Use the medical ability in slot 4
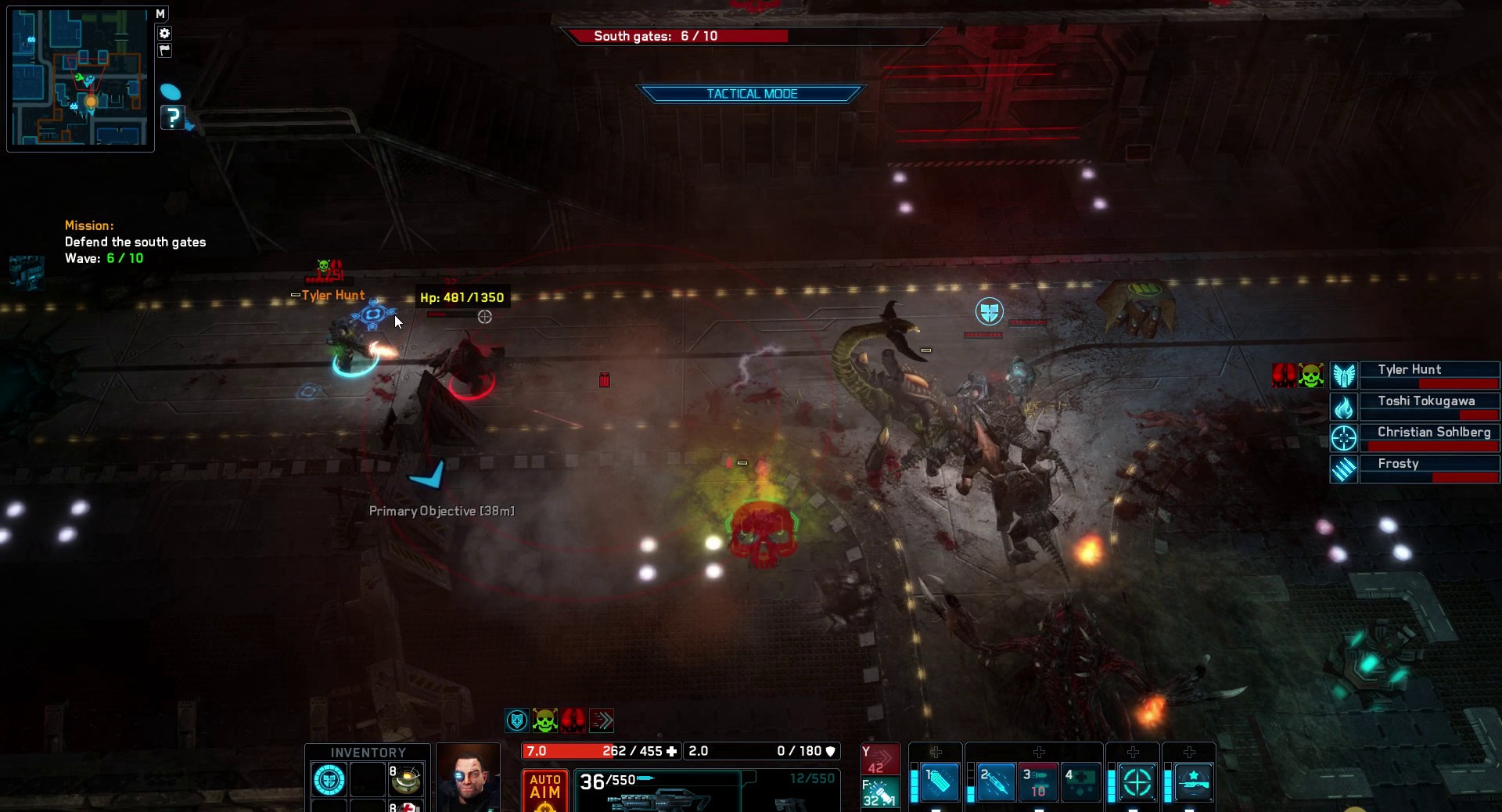Image resolution: width=1502 pixels, height=812 pixels. click(1080, 781)
